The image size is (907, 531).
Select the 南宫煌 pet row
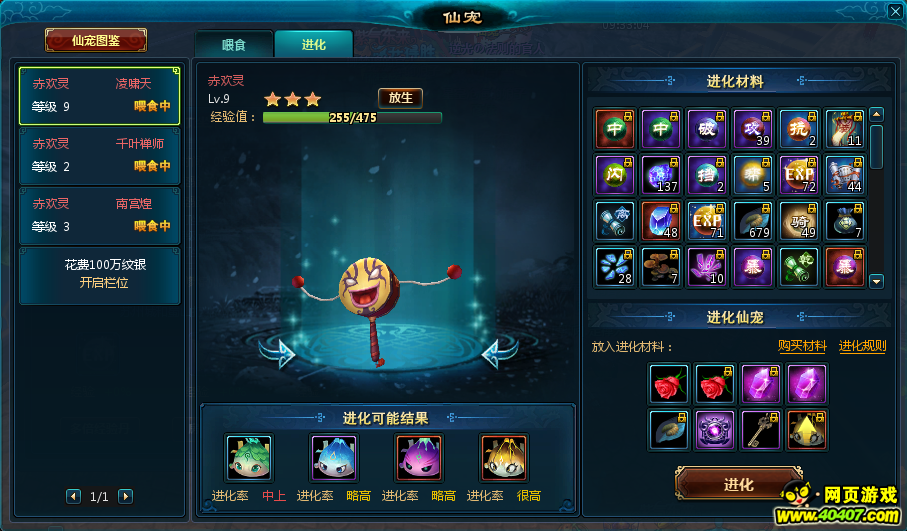point(99,215)
